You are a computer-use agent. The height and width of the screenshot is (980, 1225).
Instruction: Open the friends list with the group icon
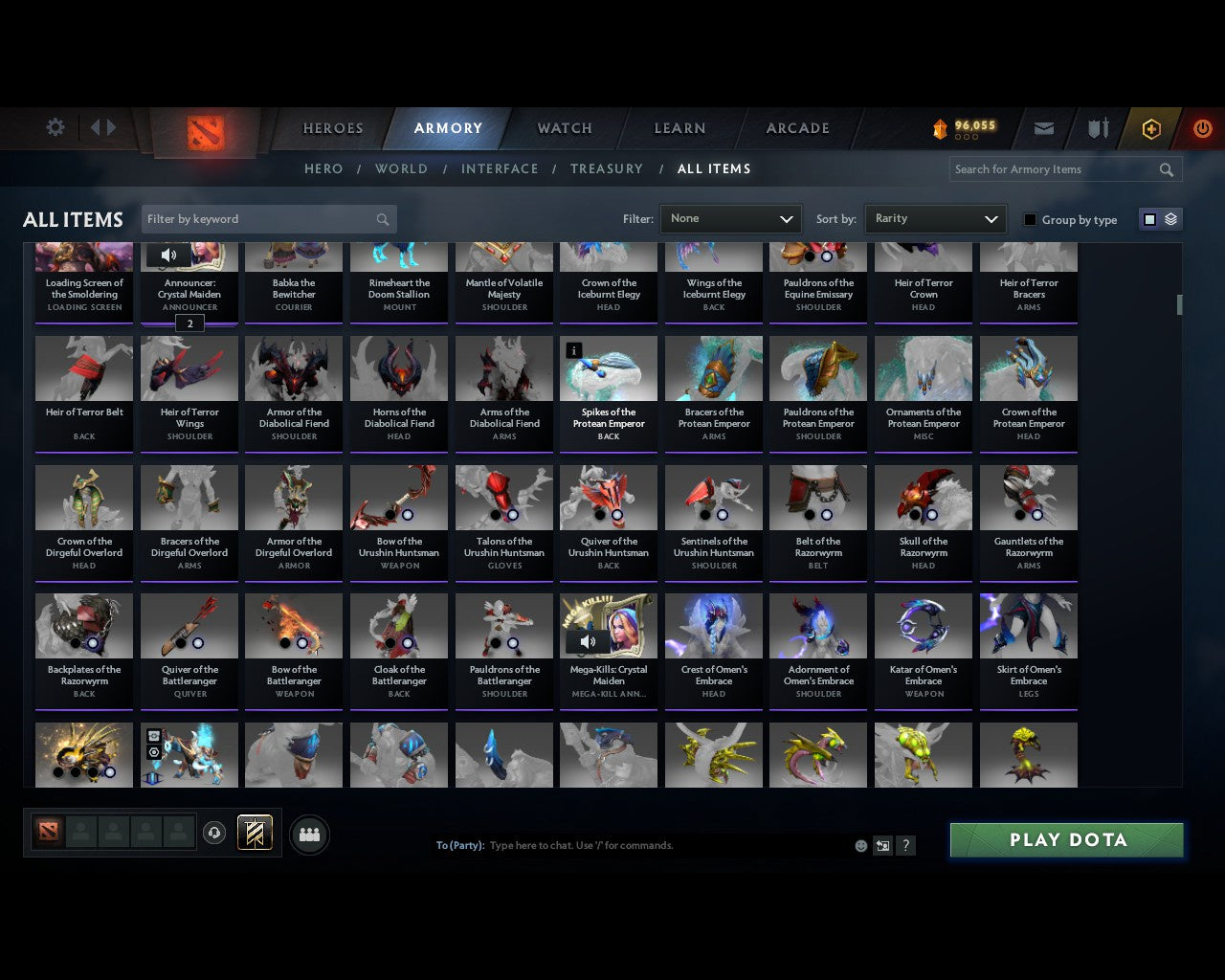click(x=309, y=834)
